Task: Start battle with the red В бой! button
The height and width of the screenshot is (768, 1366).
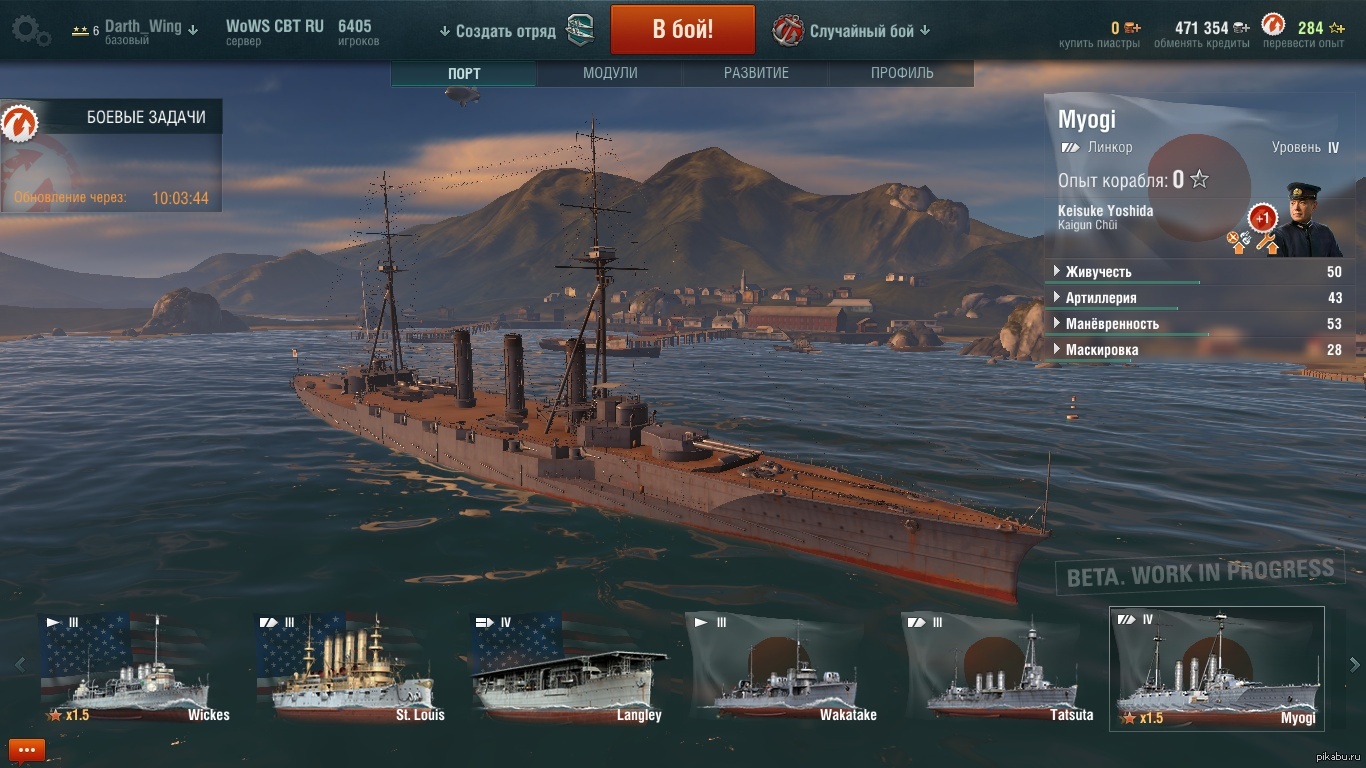Action: [x=682, y=29]
